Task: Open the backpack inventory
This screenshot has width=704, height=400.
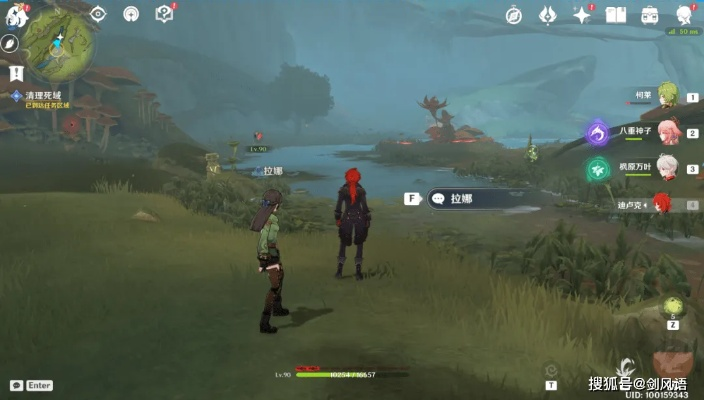Action: (x=650, y=15)
